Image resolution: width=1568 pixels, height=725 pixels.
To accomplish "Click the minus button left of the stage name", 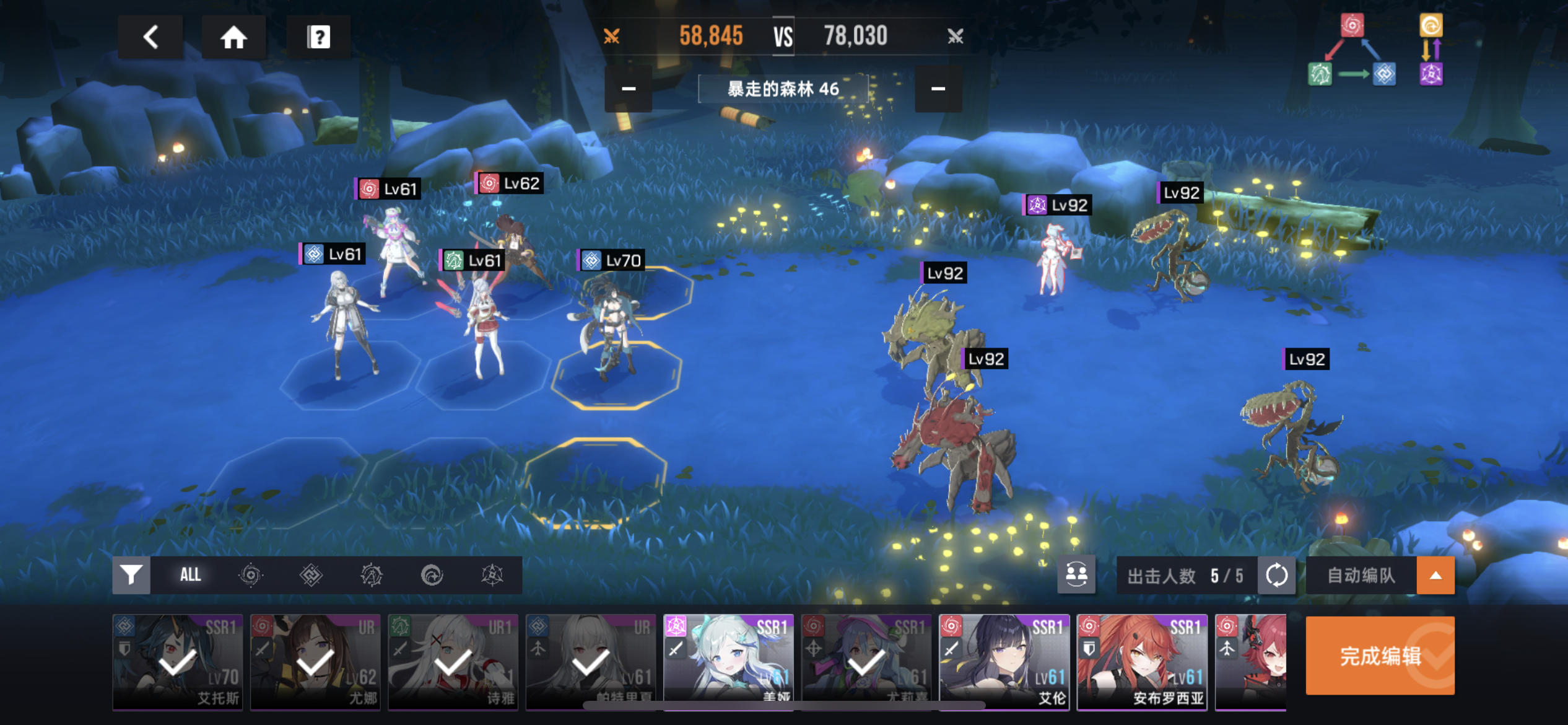I will tap(628, 89).
